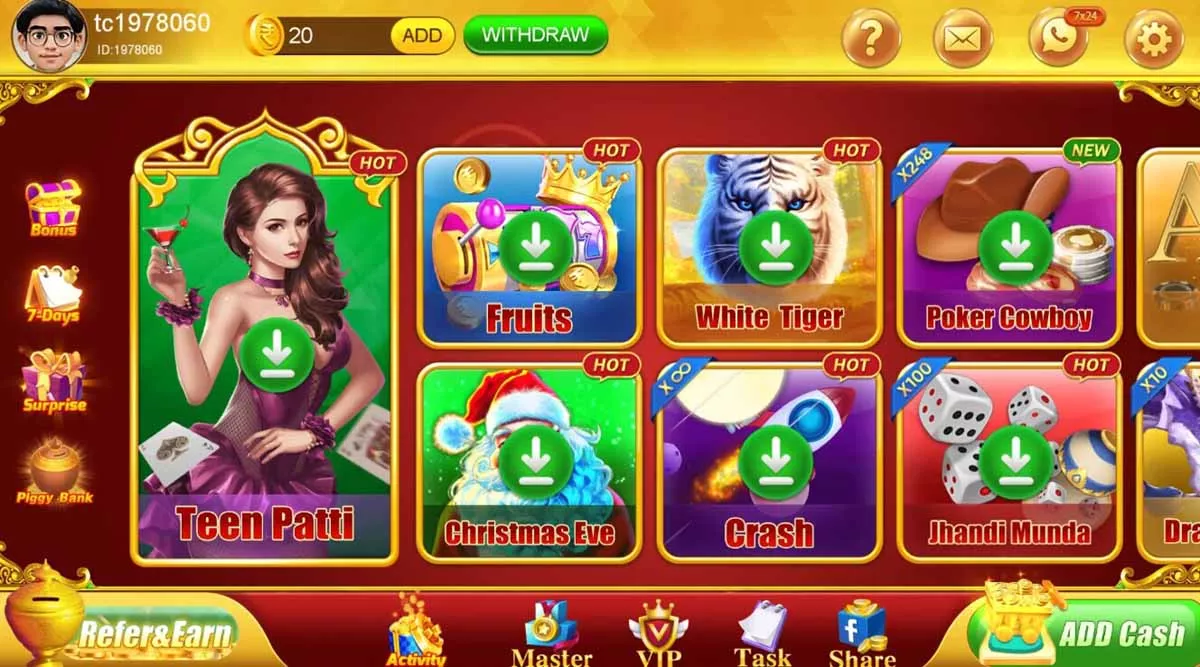
Task: Check the envelope mail icon
Action: (x=962, y=39)
